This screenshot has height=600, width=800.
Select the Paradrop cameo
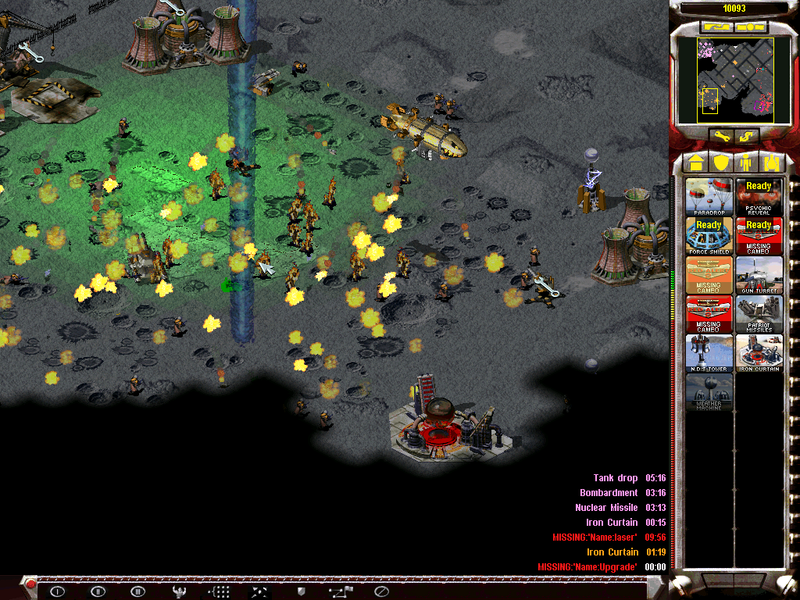709,197
